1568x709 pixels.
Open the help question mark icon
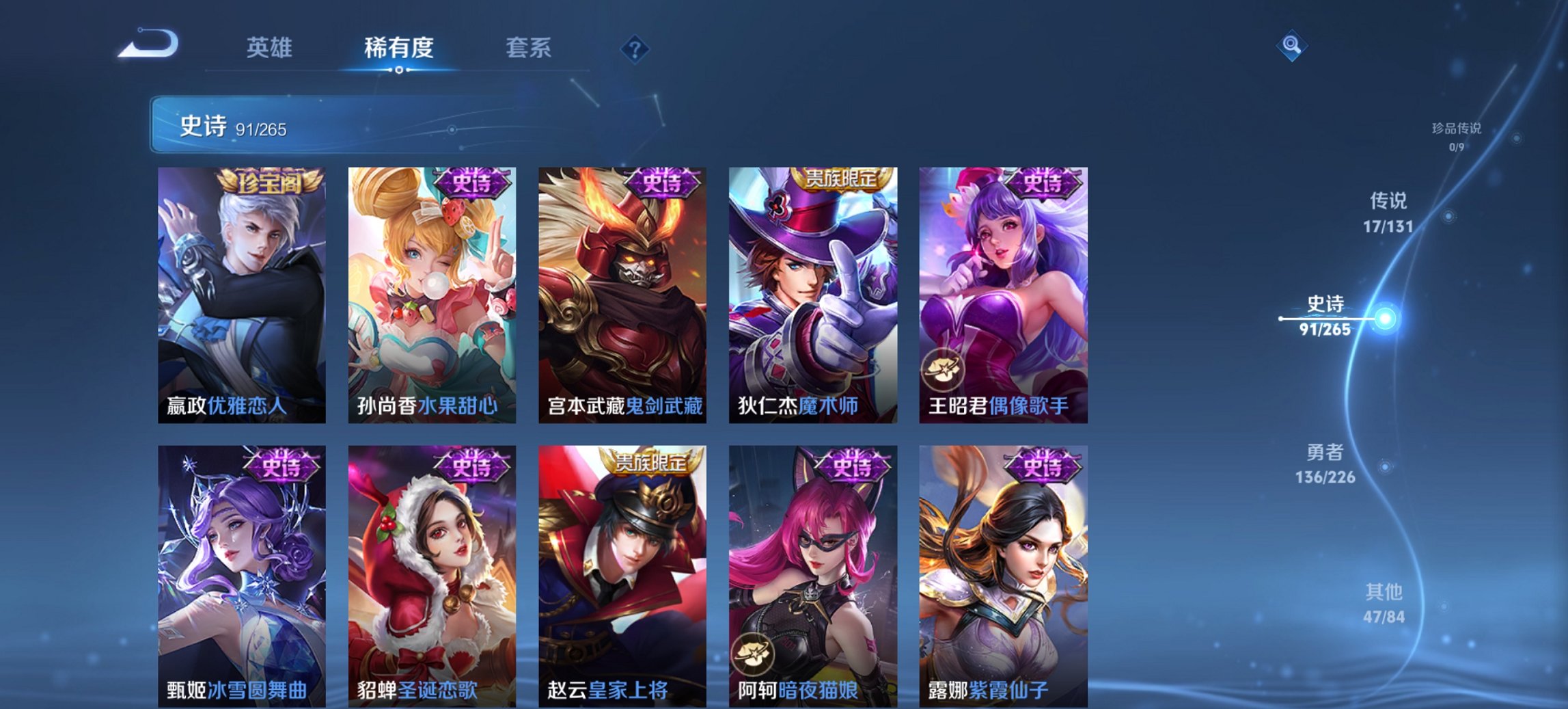[636, 49]
